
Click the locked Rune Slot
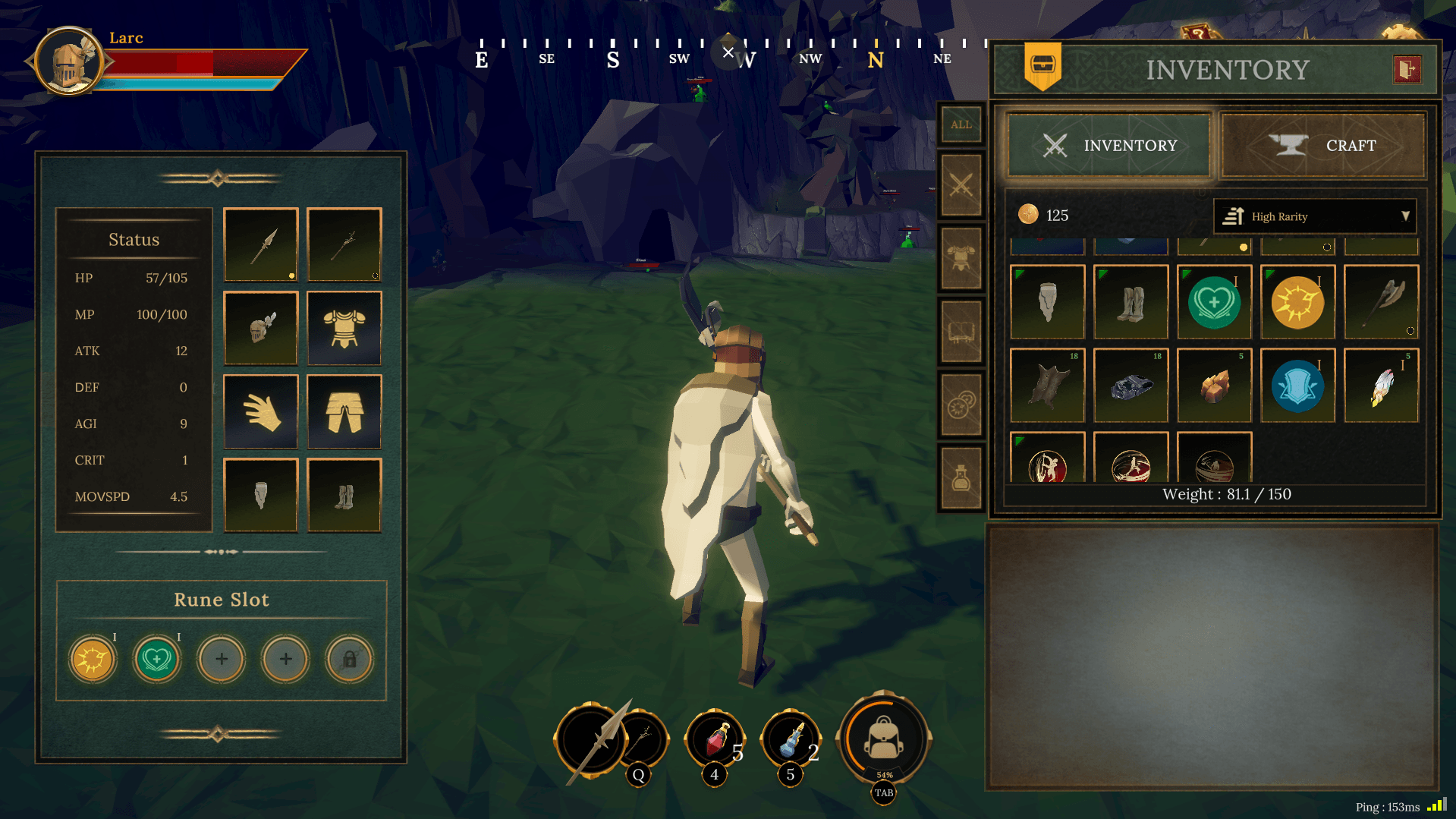click(x=348, y=659)
